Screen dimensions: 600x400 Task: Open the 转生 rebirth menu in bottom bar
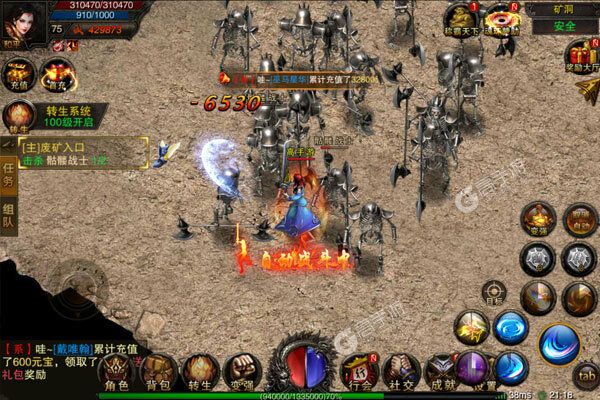click(x=196, y=370)
